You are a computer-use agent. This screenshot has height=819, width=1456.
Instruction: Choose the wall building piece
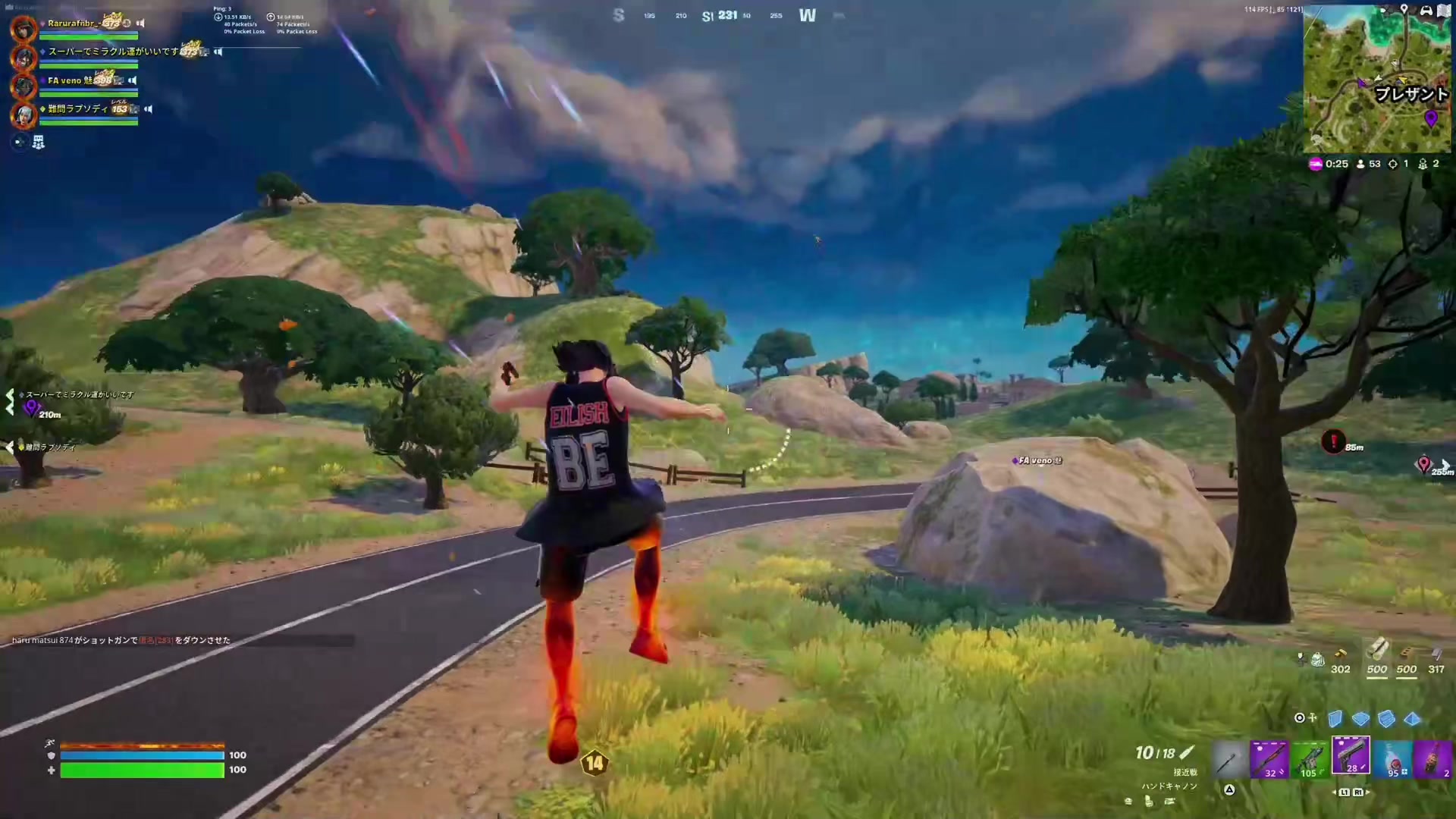tap(1335, 718)
